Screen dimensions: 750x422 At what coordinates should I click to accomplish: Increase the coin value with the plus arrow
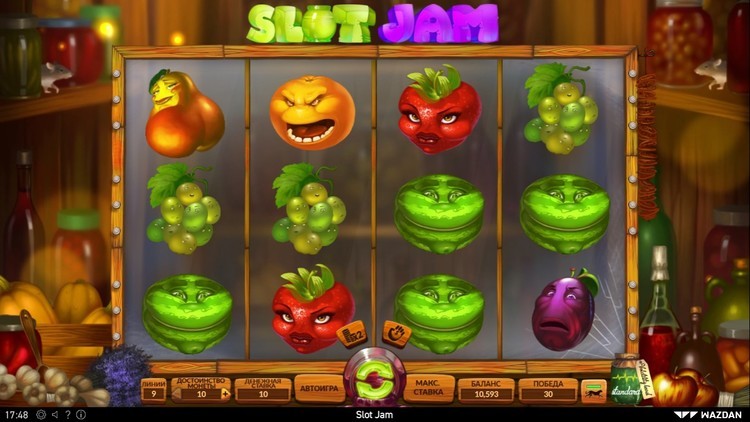tap(226, 394)
